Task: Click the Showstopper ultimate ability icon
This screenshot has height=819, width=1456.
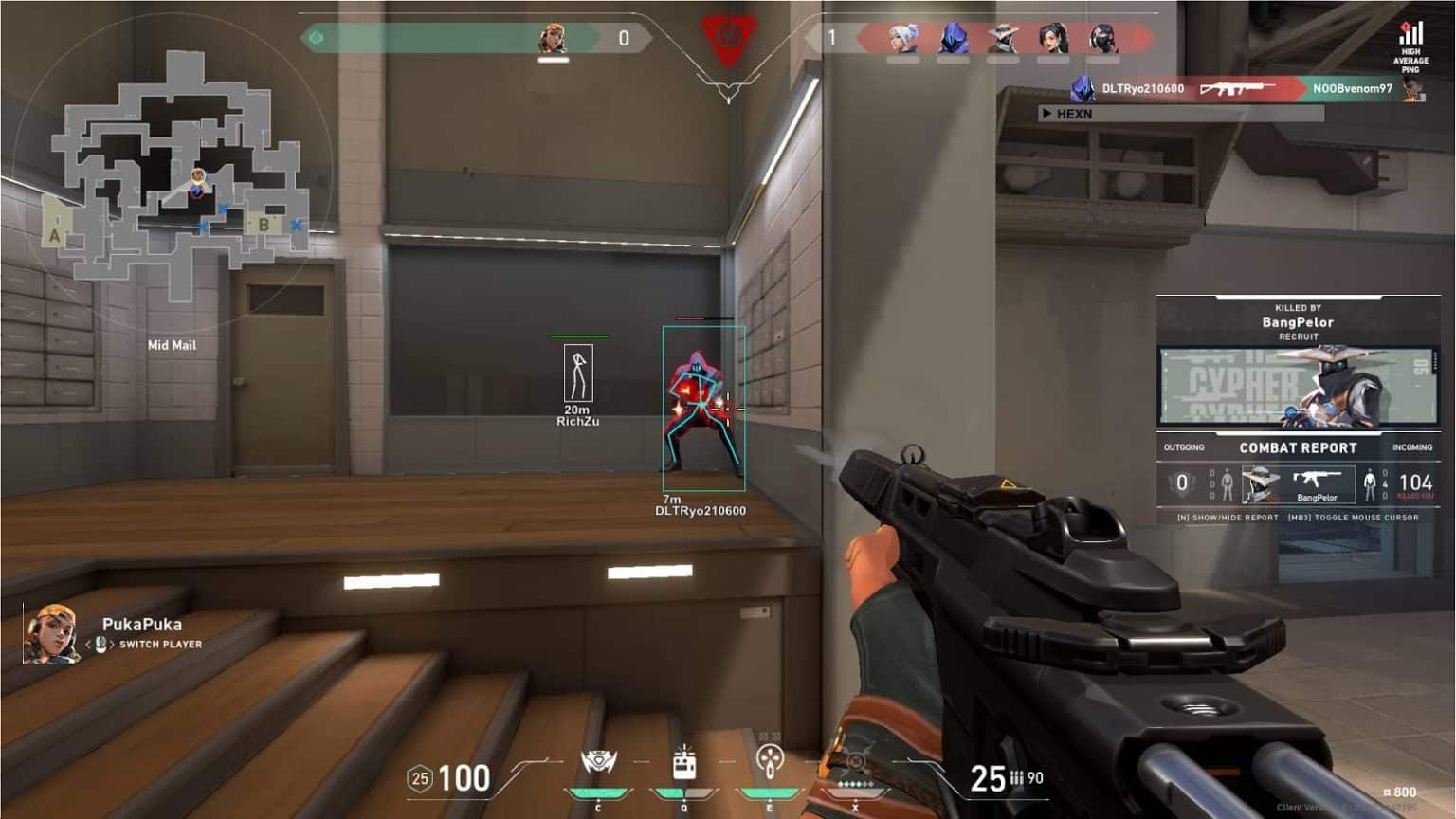Action: tap(854, 763)
